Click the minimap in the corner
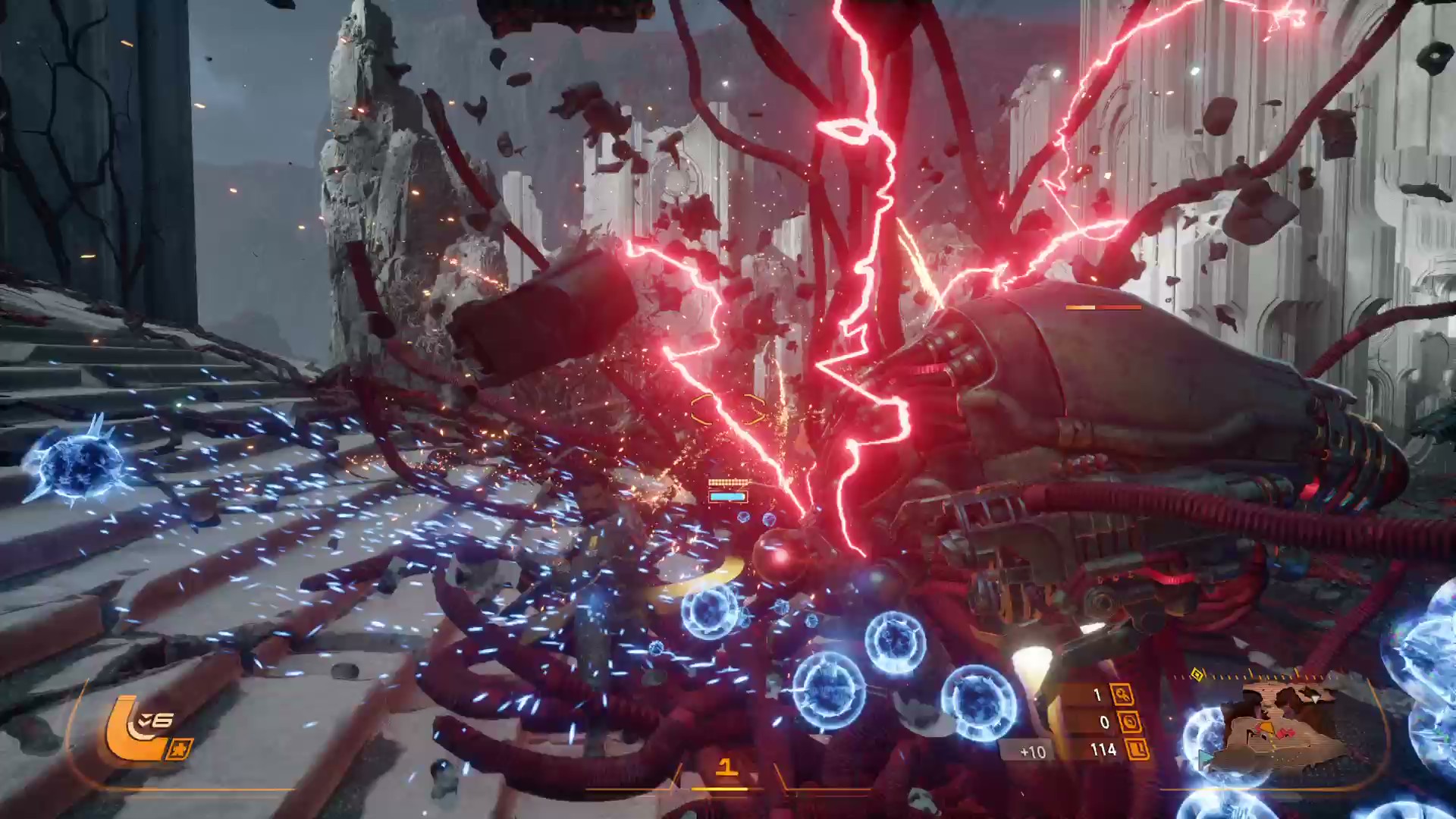This screenshot has width=1456, height=819. point(1282,726)
